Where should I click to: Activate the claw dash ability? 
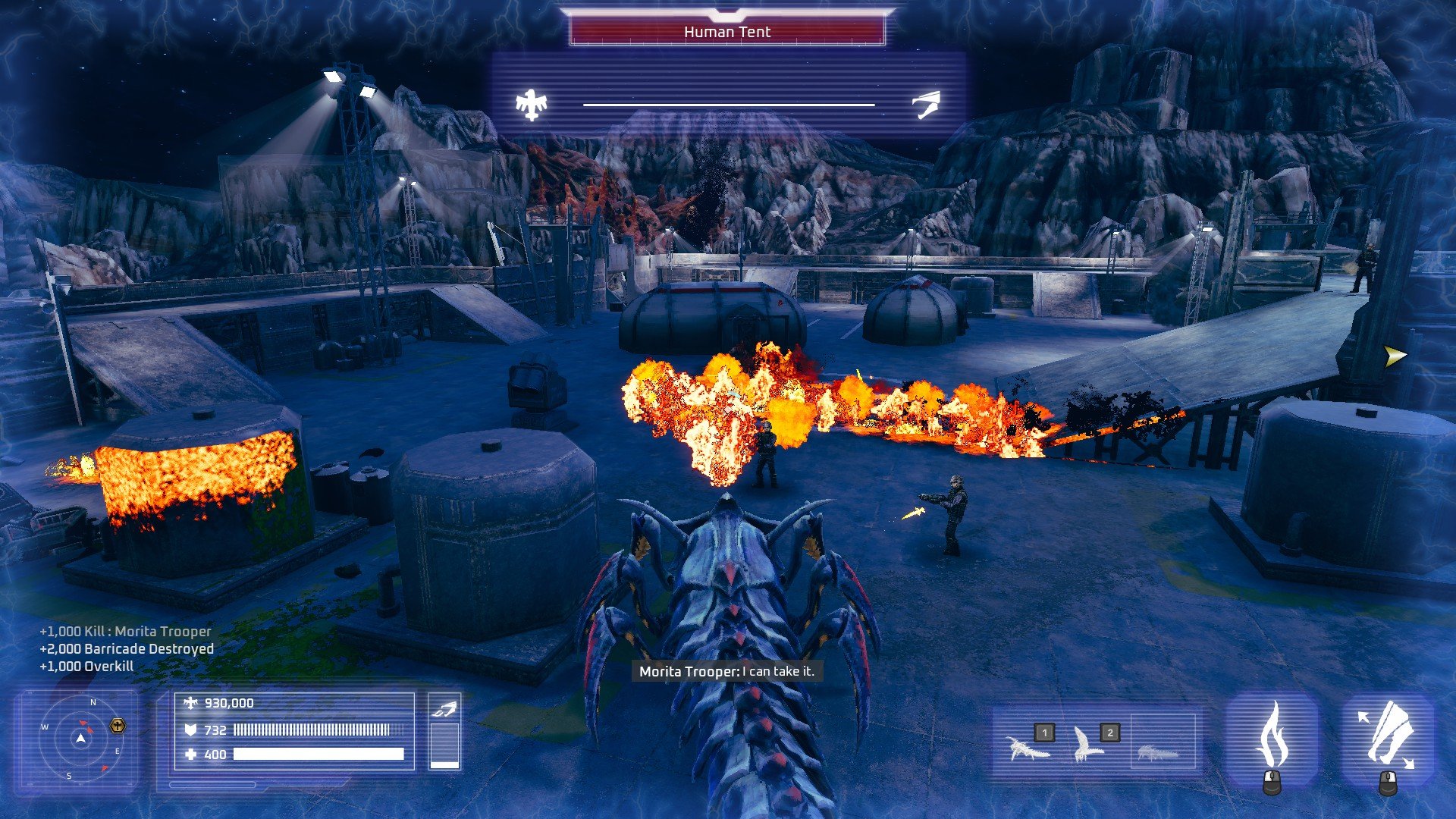pyautogui.click(x=1388, y=736)
